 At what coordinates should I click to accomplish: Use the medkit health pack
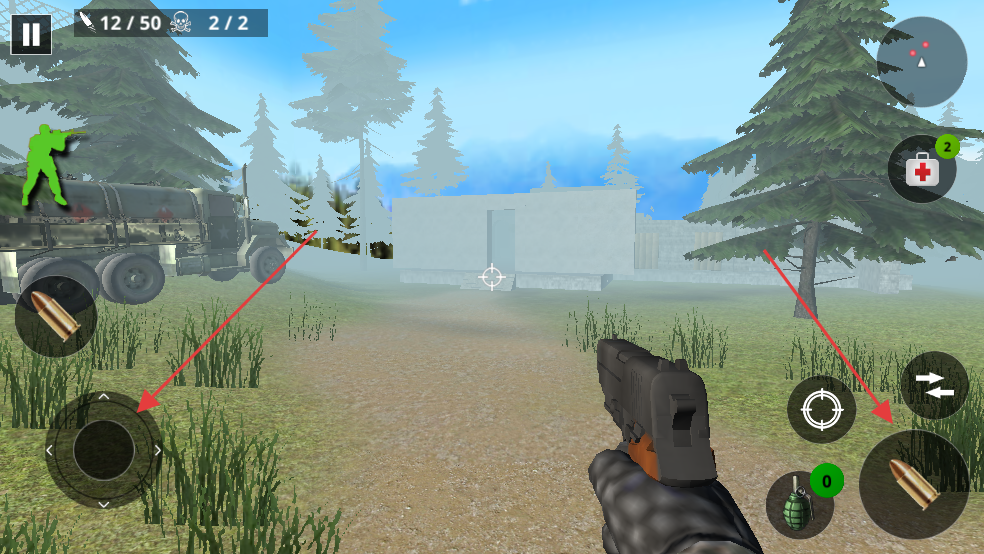pos(922,170)
